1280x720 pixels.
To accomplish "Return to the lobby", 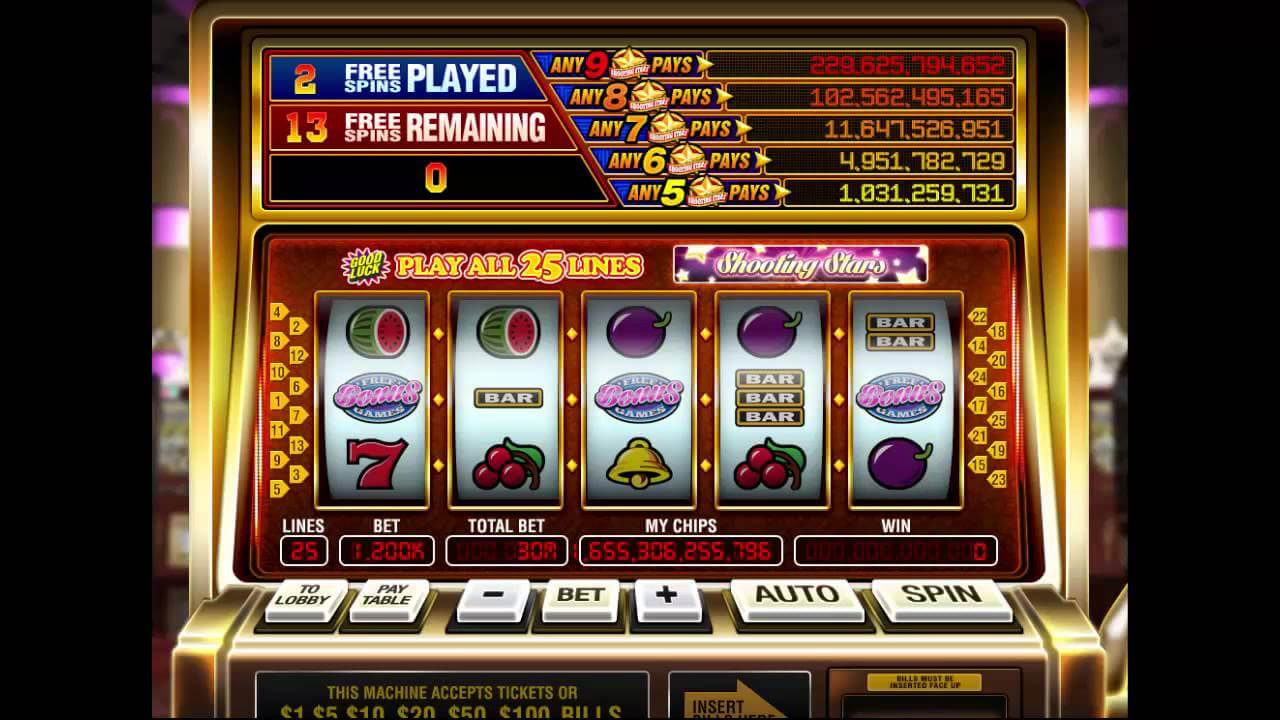I will click(x=308, y=596).
